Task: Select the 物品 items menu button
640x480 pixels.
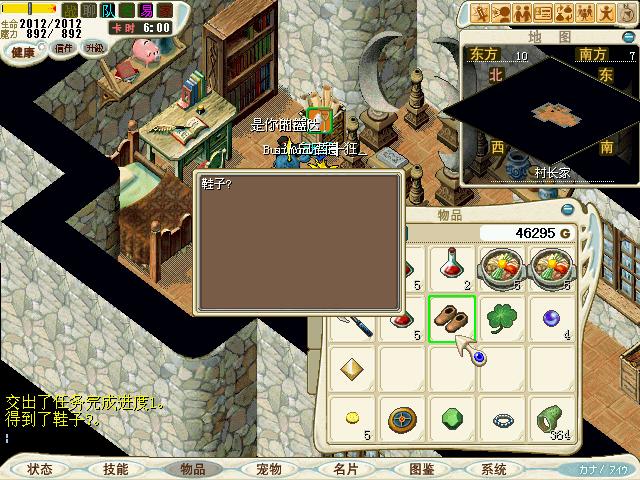Action: tap(192, 468)
